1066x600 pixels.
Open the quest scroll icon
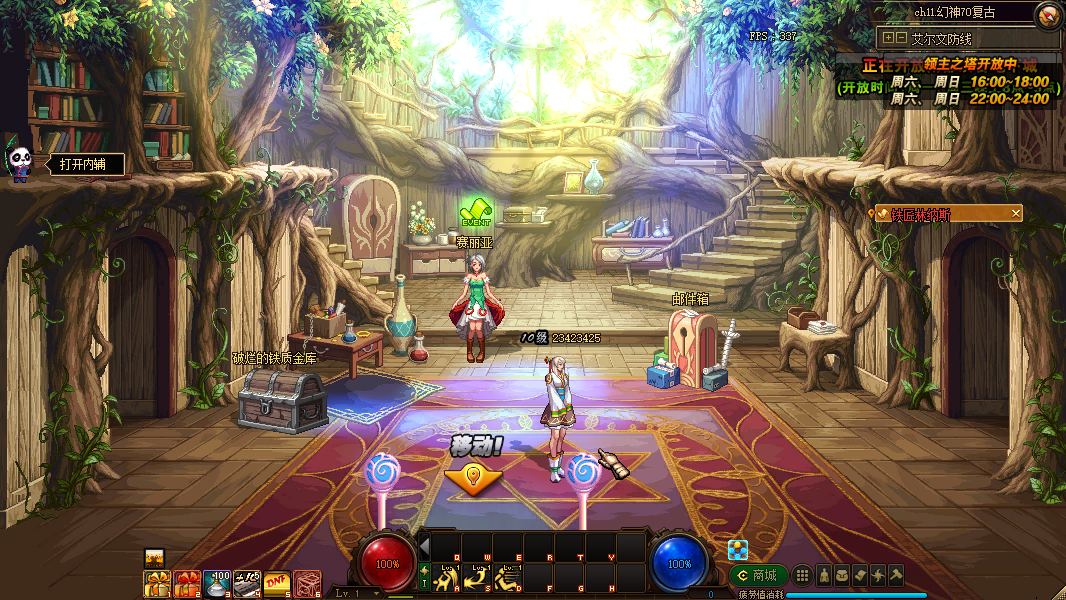[860, 575]
